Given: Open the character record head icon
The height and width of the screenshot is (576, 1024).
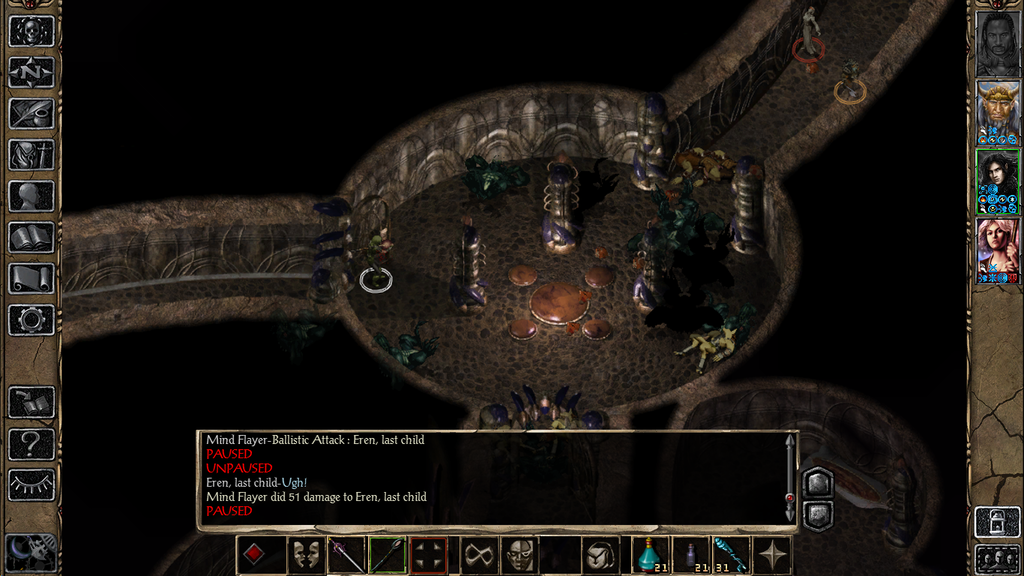Looking at the screenshot, I should [x=31, y=196].
